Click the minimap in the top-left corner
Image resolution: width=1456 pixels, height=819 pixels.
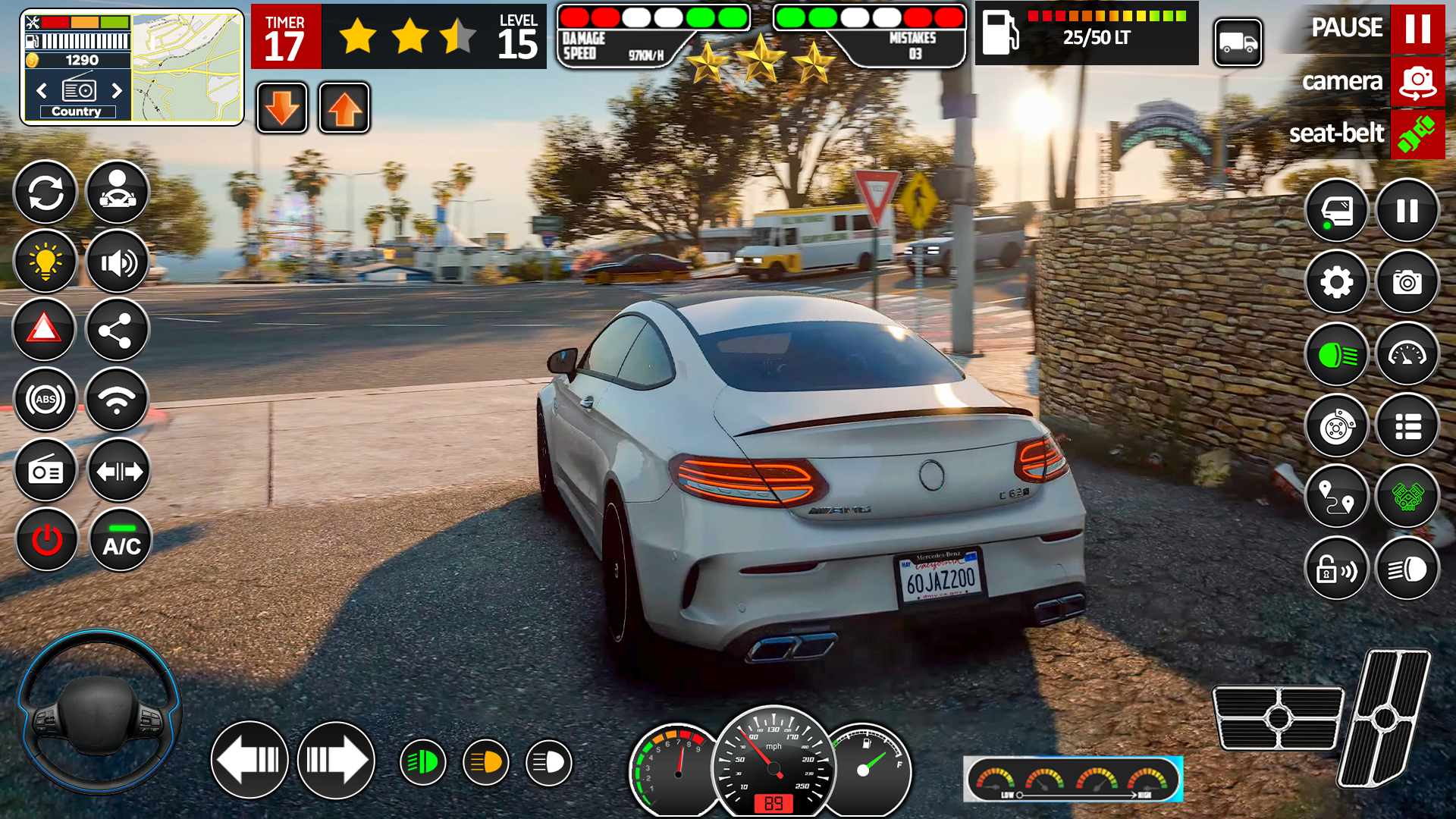184,64
